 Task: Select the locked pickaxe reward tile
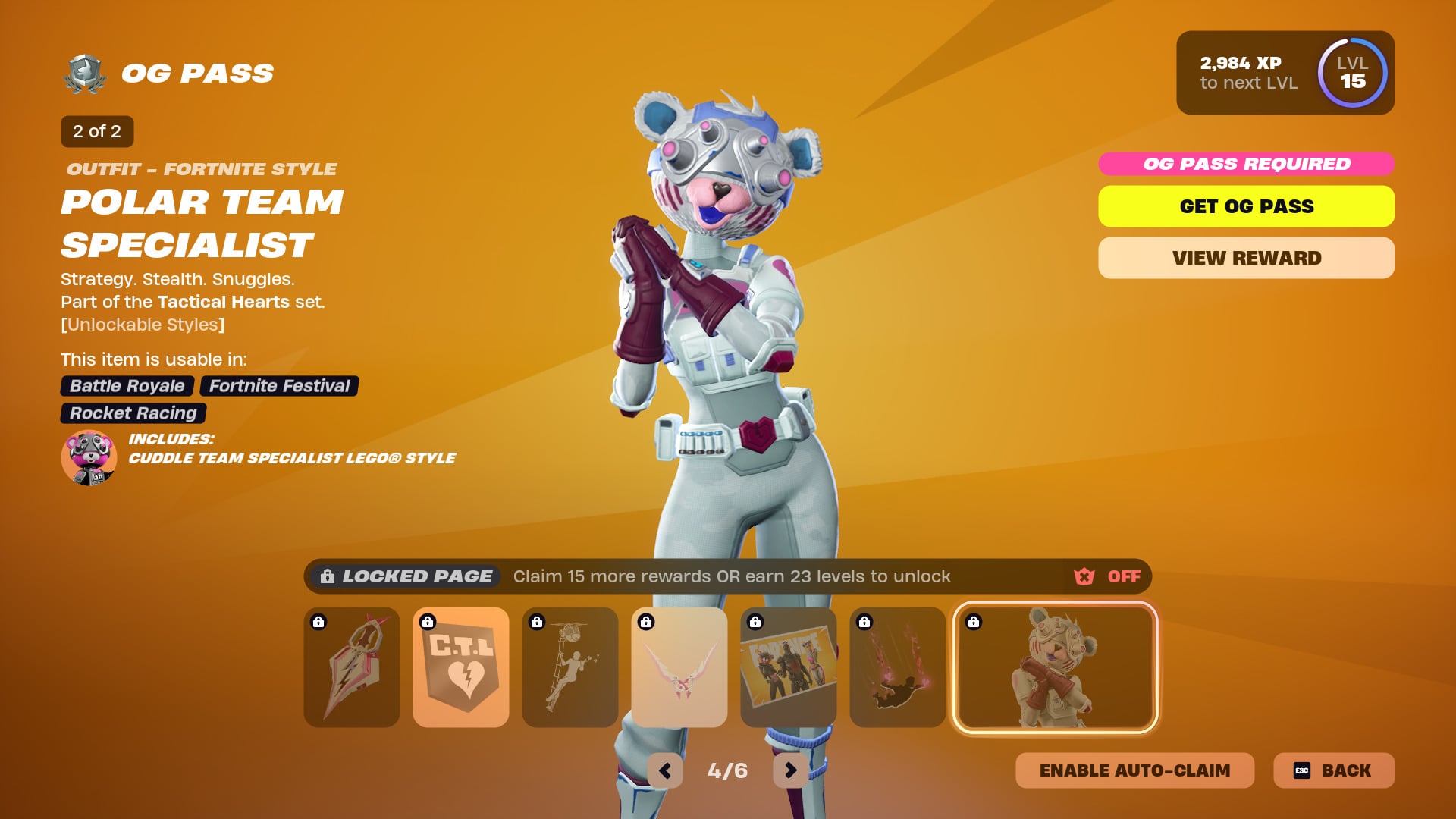pyautogui.click(x=352, y=667)
